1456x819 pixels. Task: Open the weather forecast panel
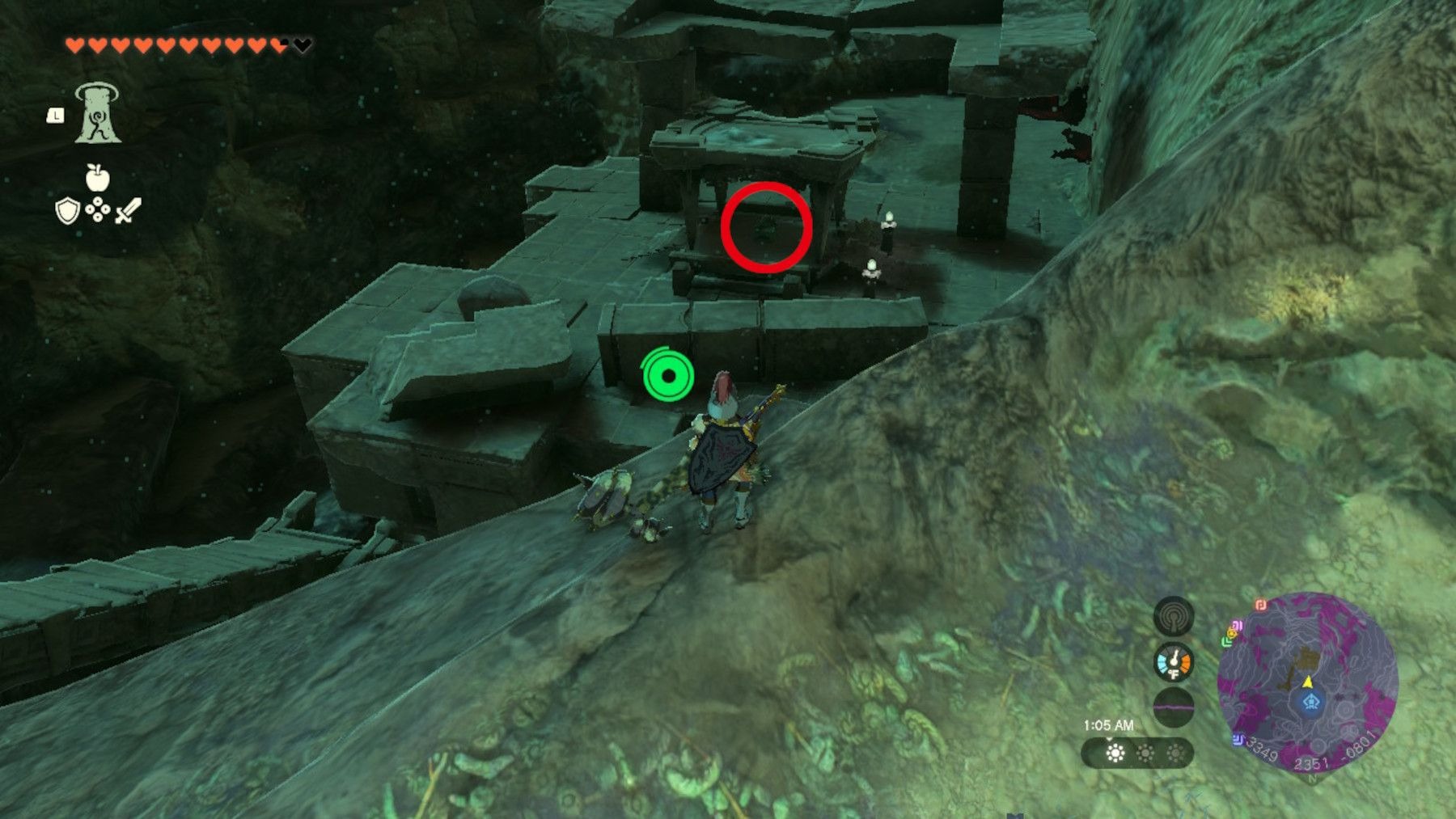(1137, 754)
